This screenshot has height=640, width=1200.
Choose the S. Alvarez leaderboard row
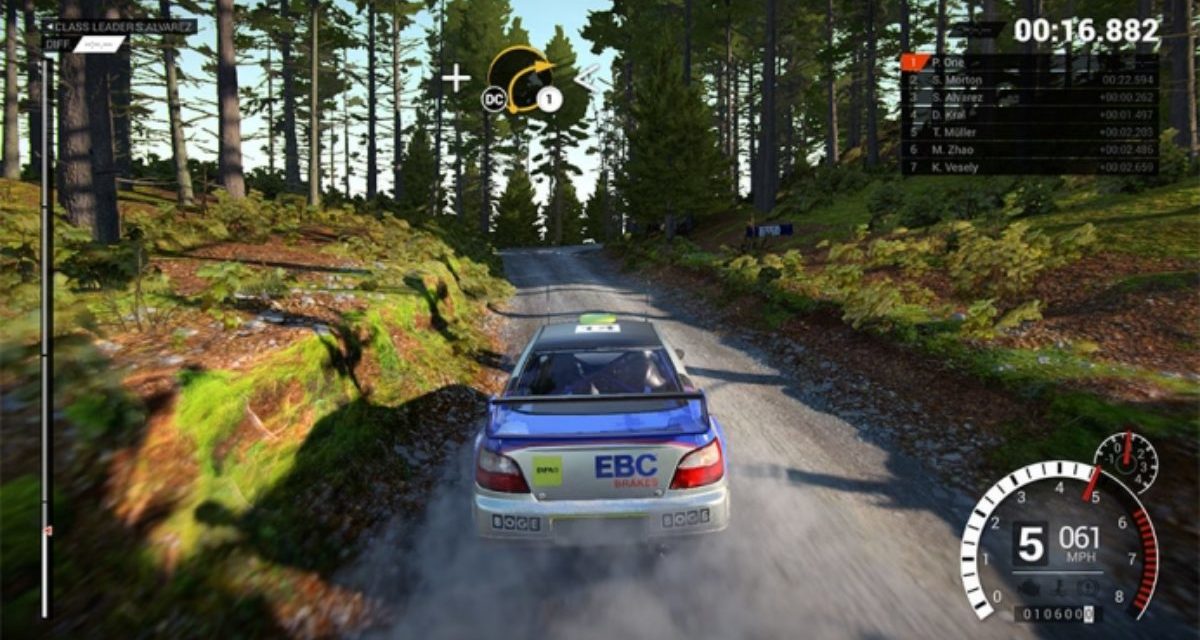tap(1030, 97)
